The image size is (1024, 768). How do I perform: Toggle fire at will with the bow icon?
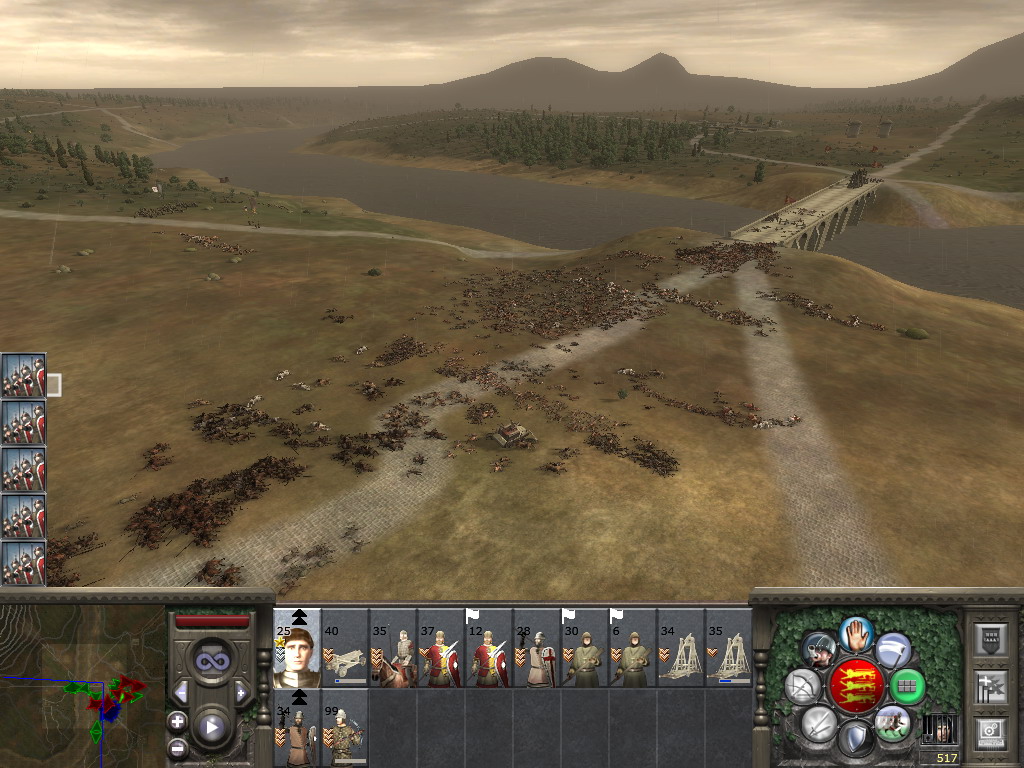[x=803, y=687]
